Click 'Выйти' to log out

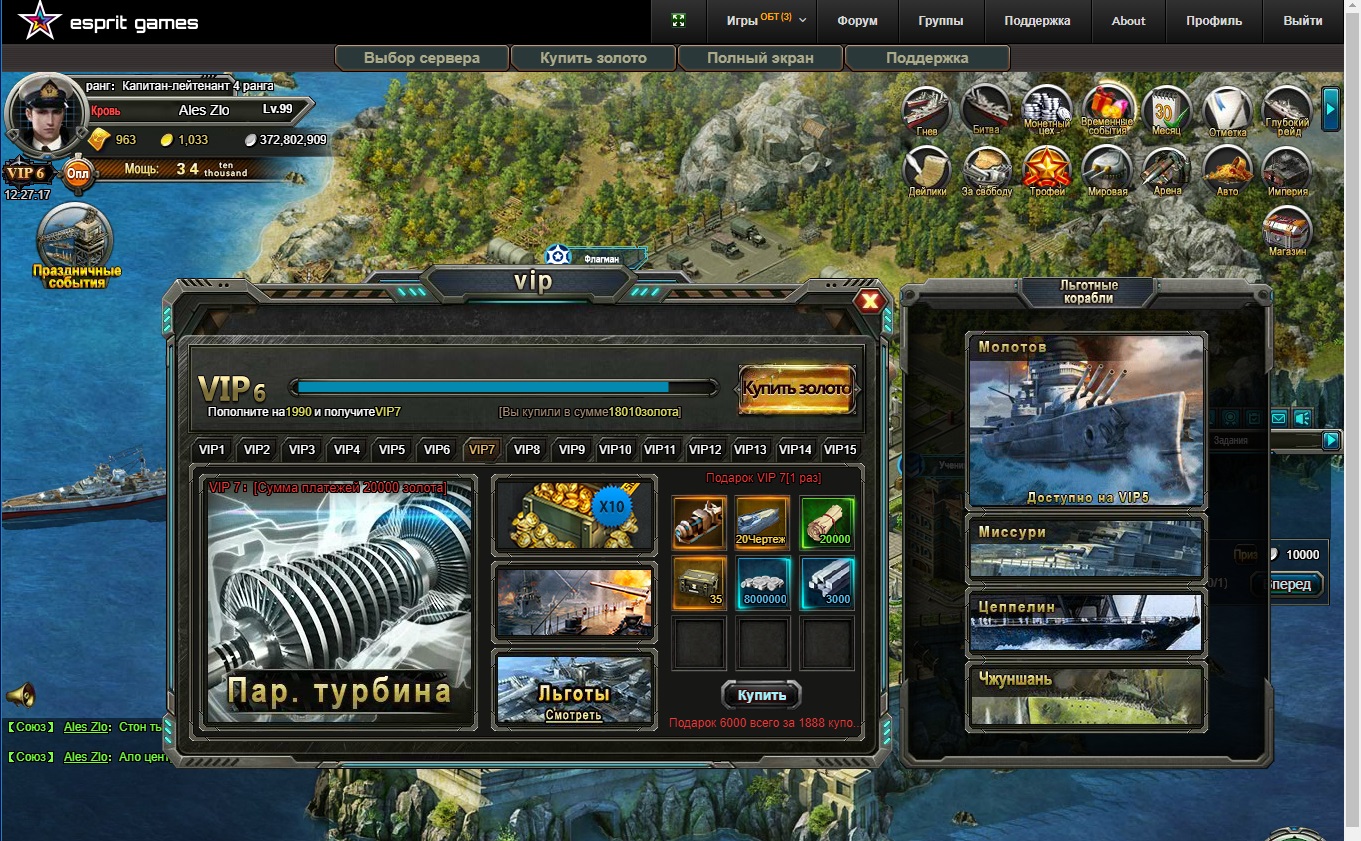1302,21
